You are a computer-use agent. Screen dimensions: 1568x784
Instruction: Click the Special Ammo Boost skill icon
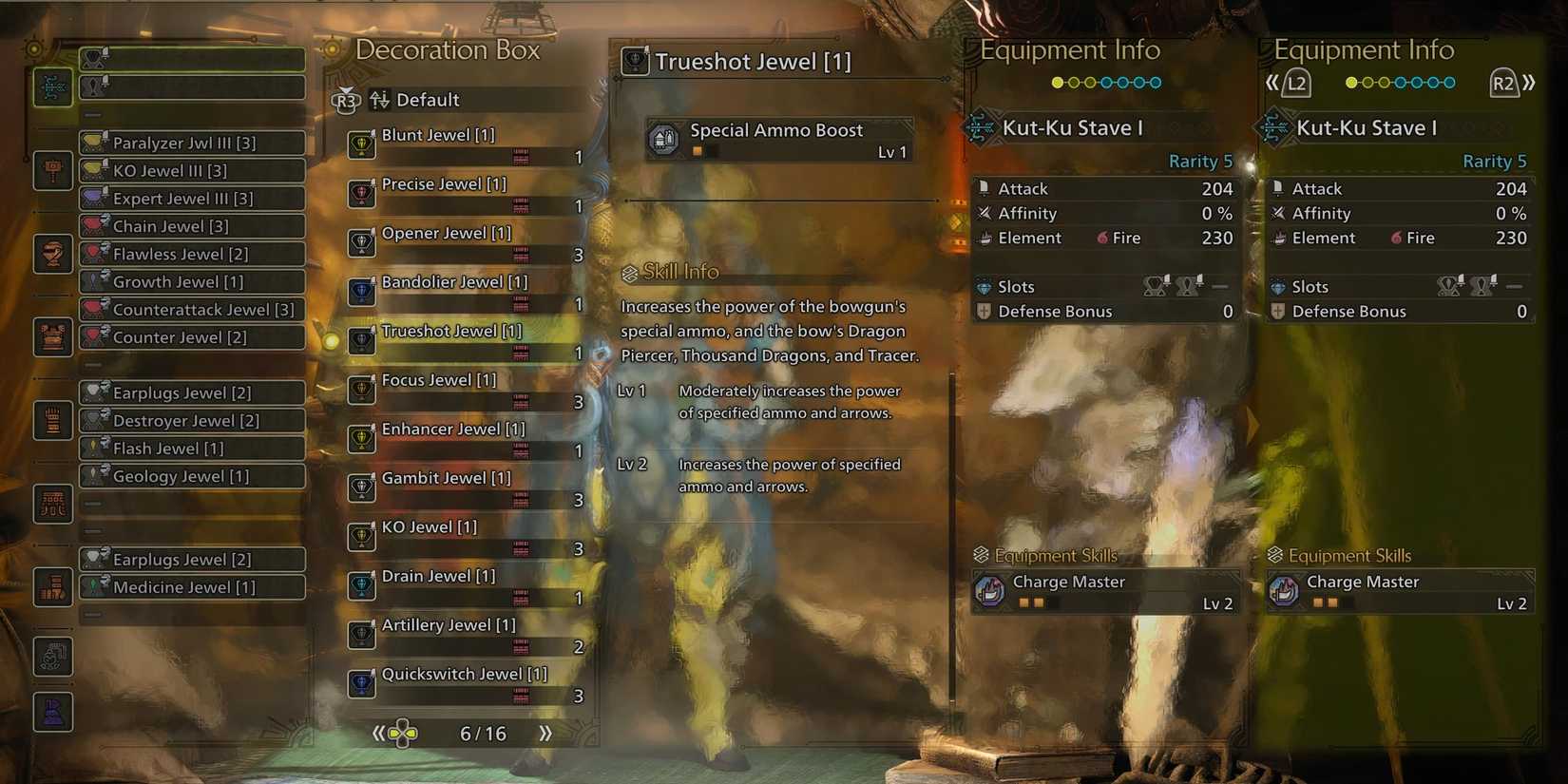pyautogui.click(x=663, y=139)
